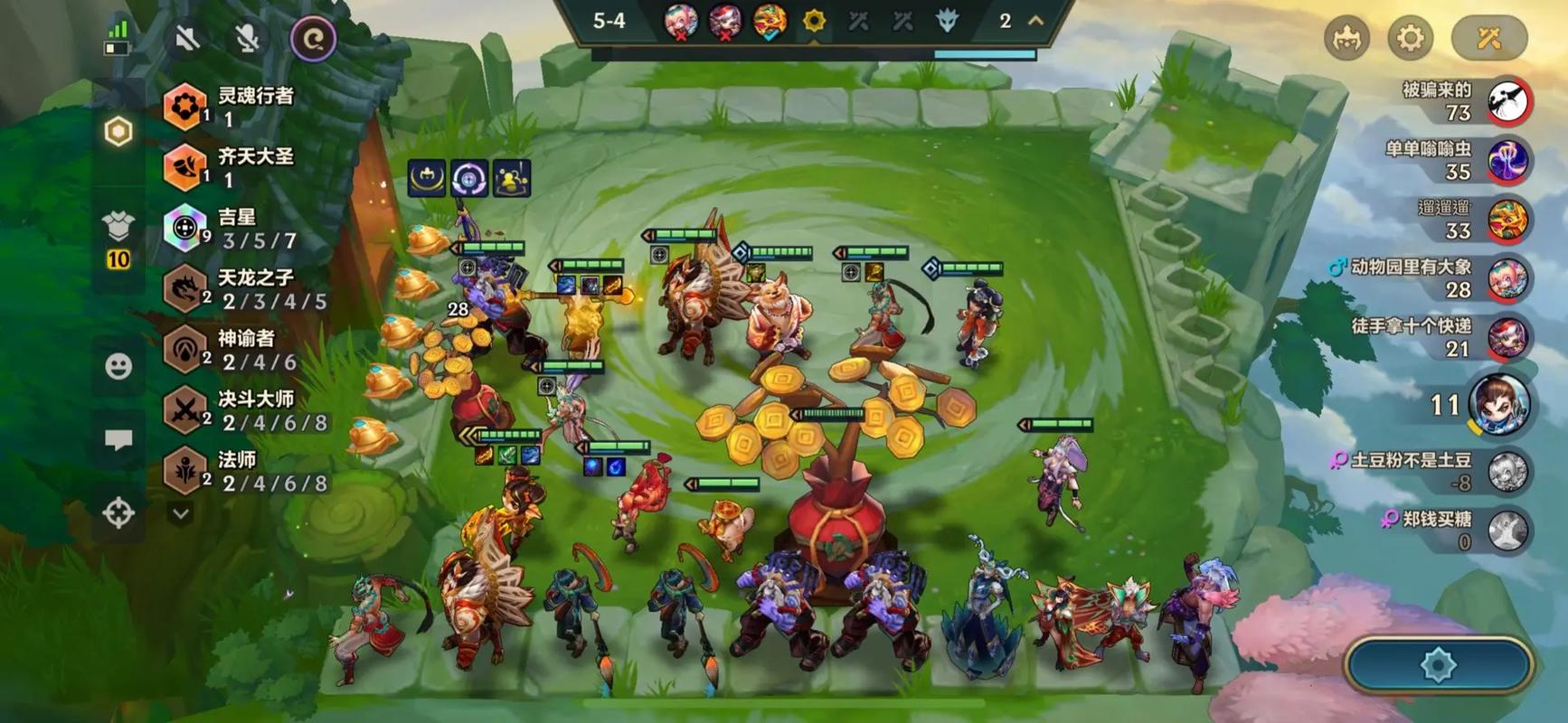The height and width of the screenshot is (723, 1568).
Task: Tap the blue hexagon button at bottom right
Action: (1438, 666)
